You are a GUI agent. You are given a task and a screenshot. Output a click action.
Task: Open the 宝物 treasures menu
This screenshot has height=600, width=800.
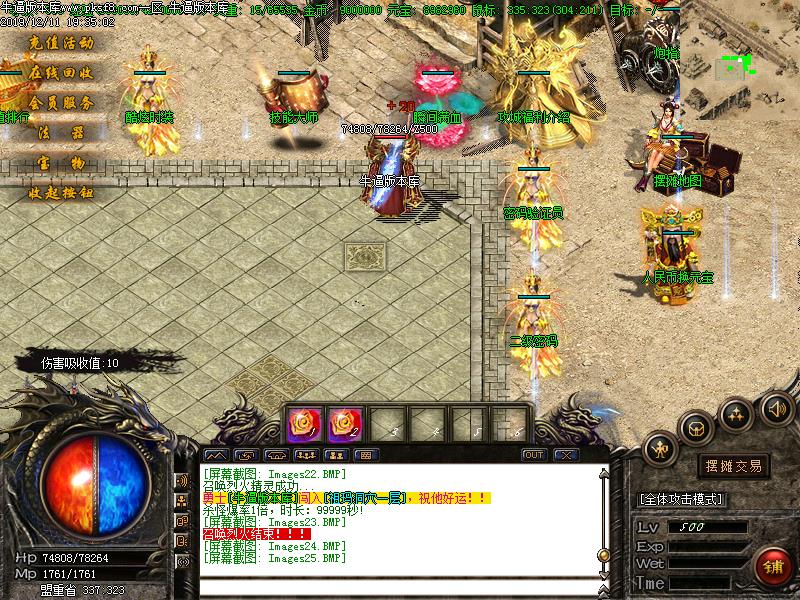tap(60, 162)
